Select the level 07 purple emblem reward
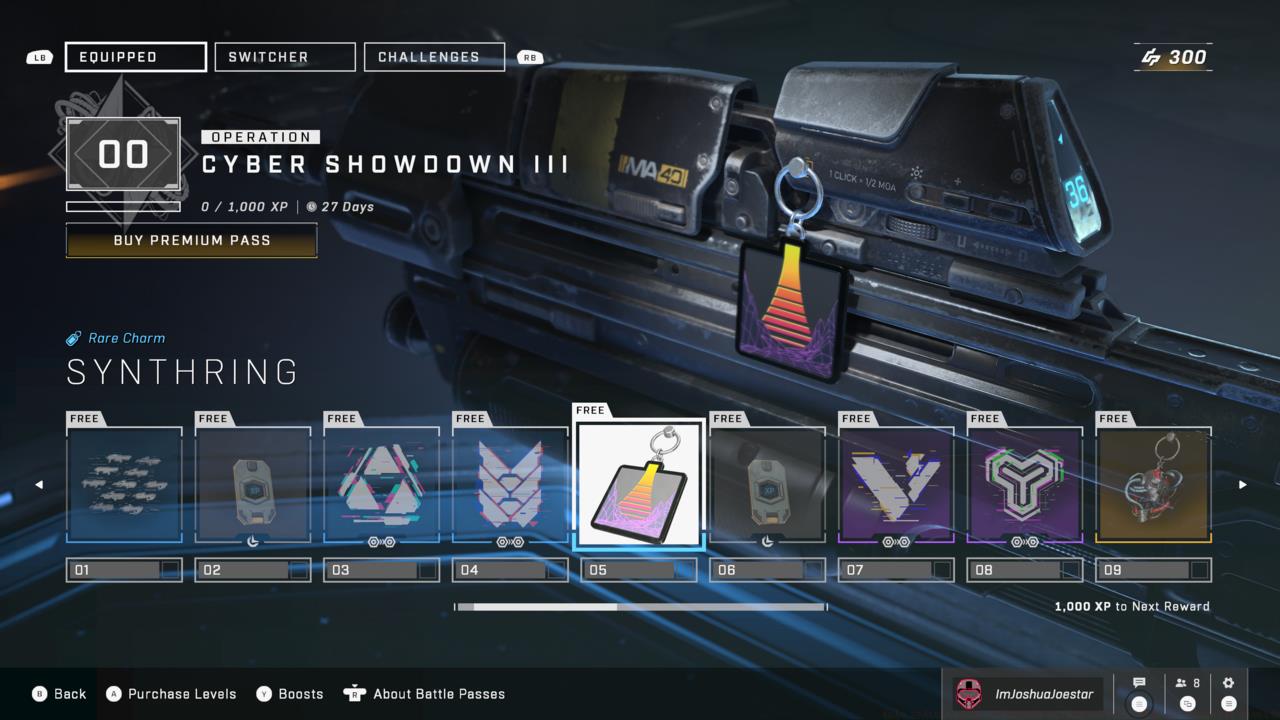The height and width of the screenshot is (720, 1280). pyautogui.click(x=896, y=485)
